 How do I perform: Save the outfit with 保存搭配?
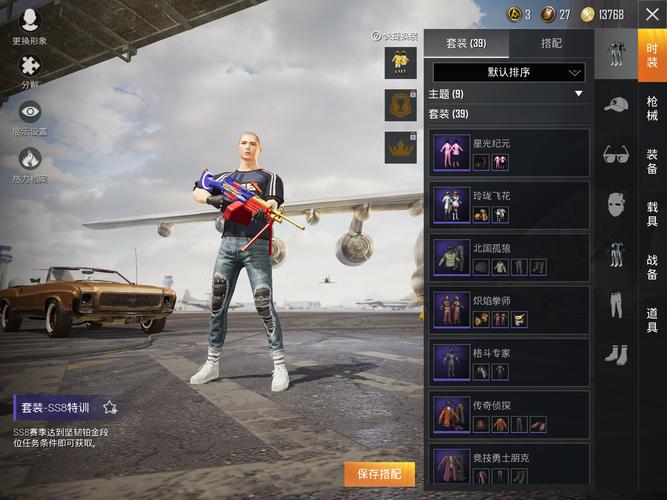379,473
